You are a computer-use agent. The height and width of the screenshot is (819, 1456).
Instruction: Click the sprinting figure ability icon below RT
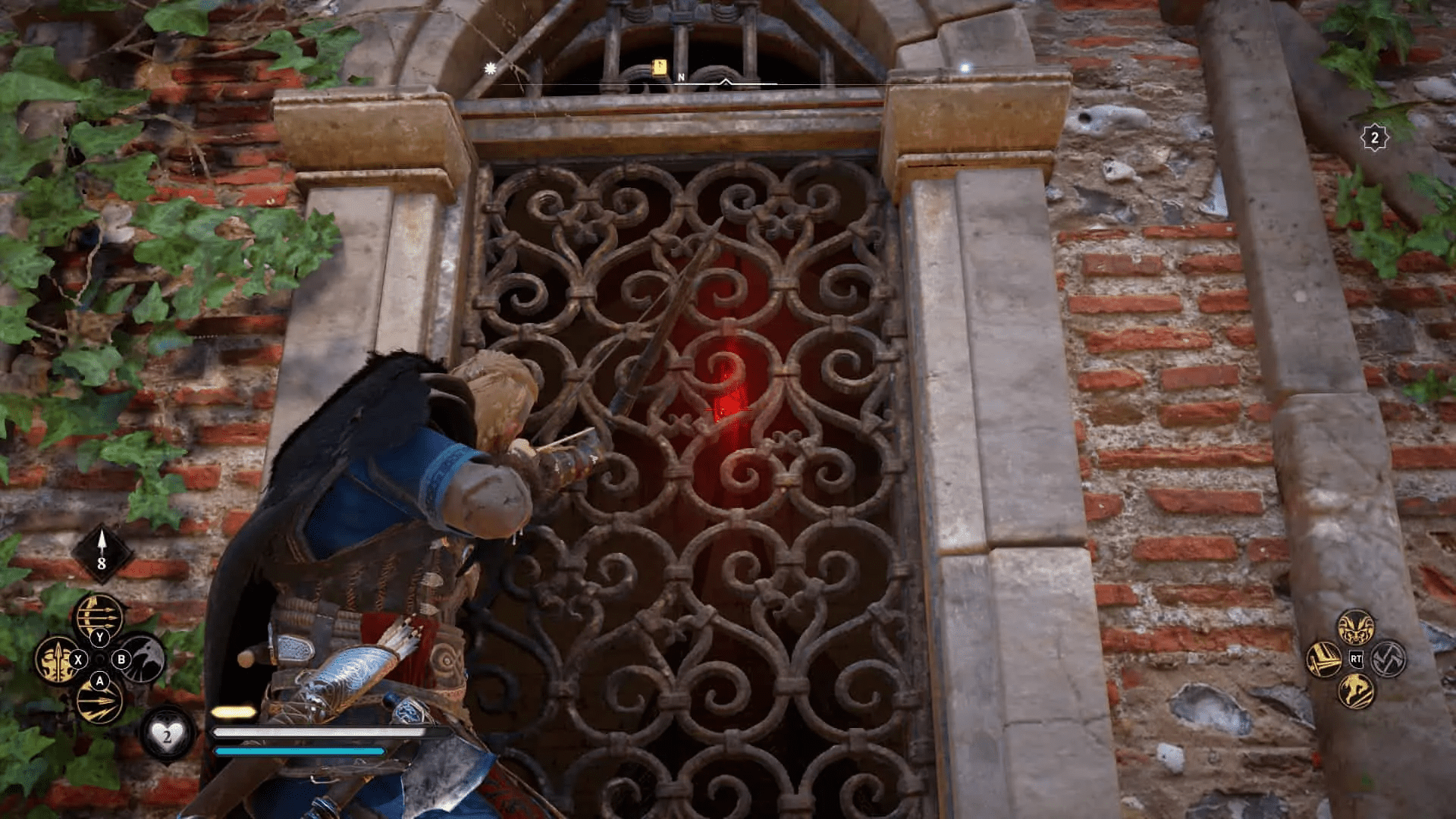tap(1357, 689)
